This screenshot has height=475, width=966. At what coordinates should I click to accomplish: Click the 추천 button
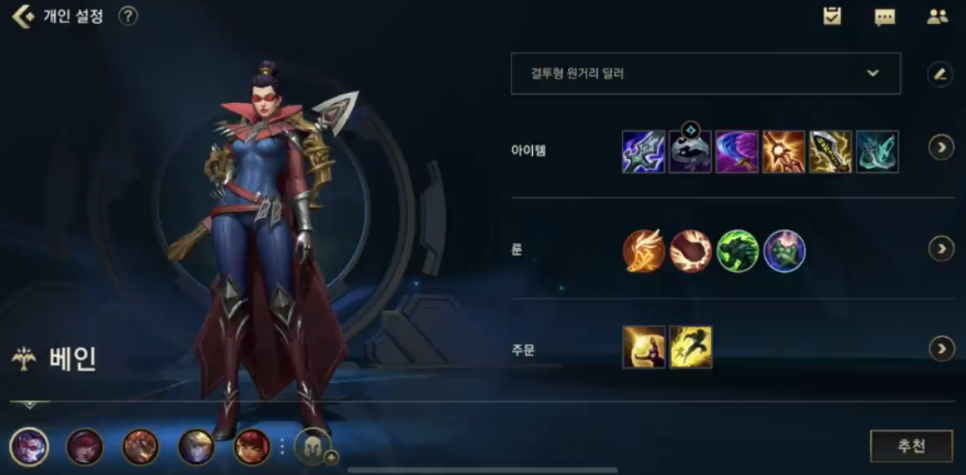(911, 445)
